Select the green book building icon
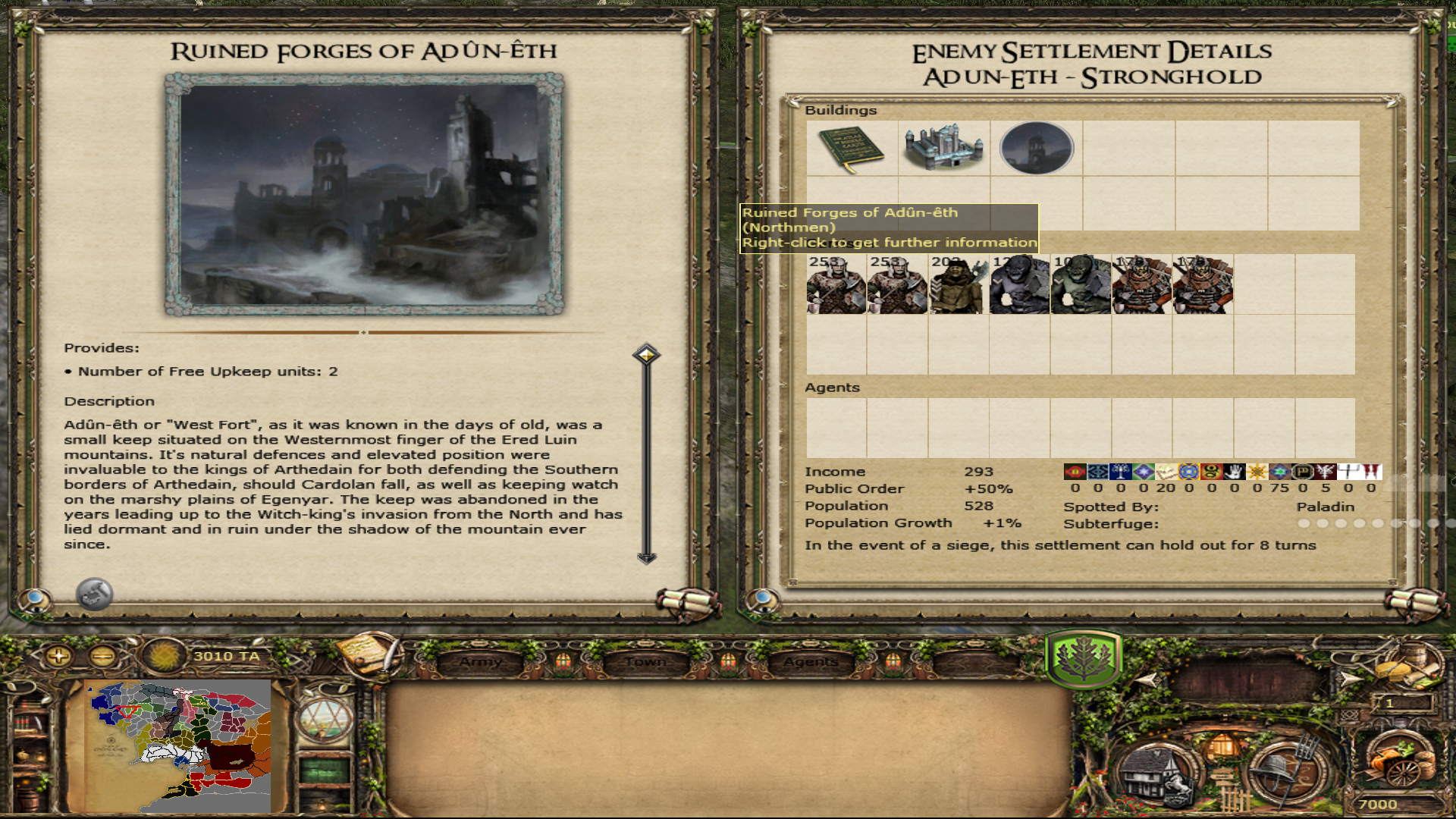Image resolution: width=1456 pixels, height=819 pixels. [852, 149]
